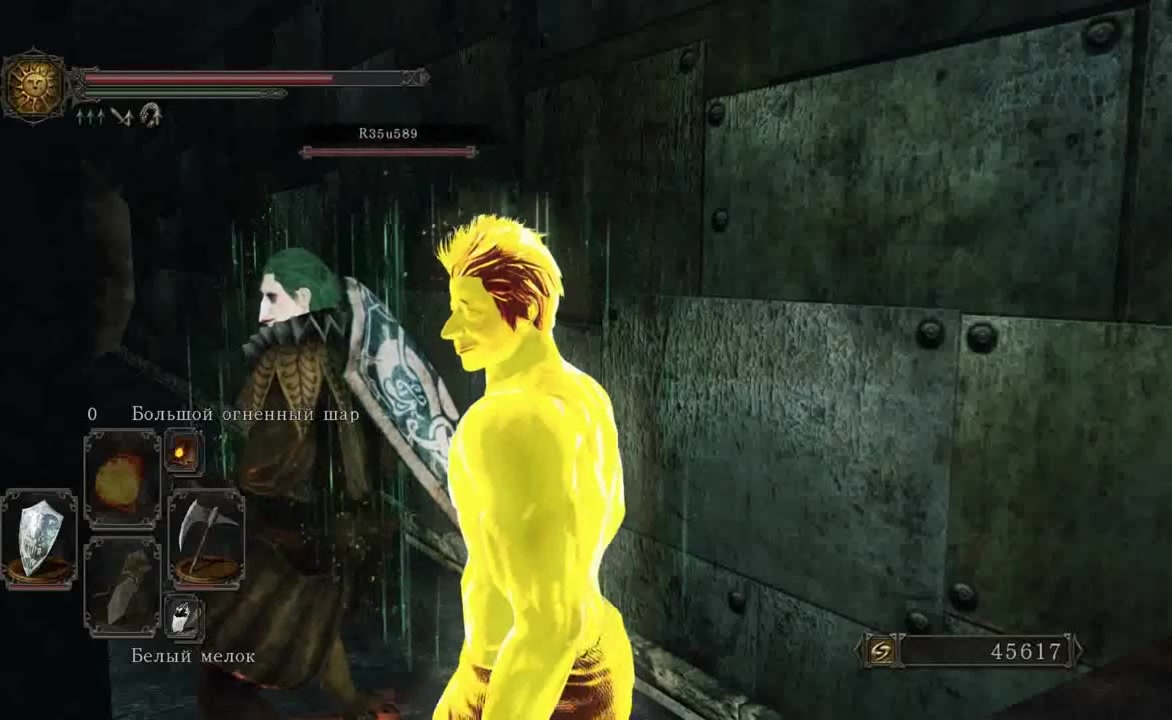Click the small flame next-spell icon
Viewport: 1172px width, 720px height.
click(183, 453)
